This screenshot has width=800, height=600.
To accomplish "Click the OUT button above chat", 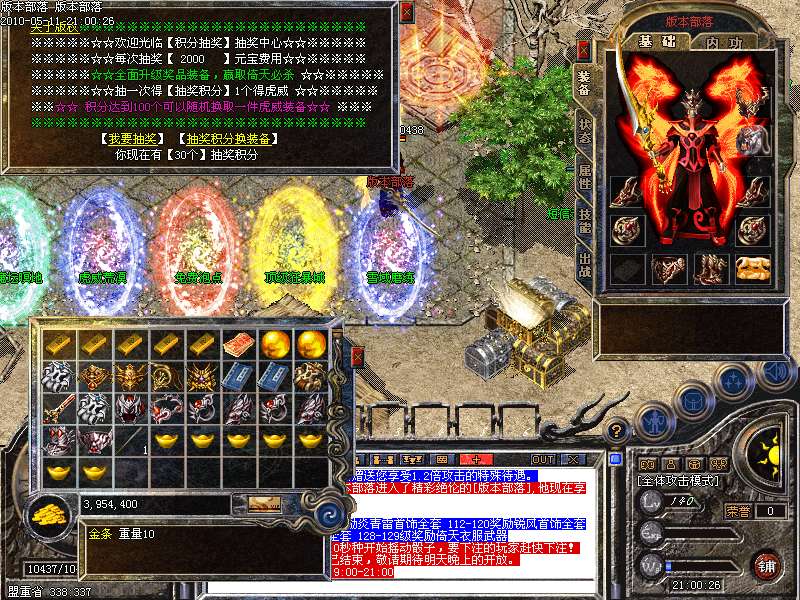I will [x=543, y=459].
